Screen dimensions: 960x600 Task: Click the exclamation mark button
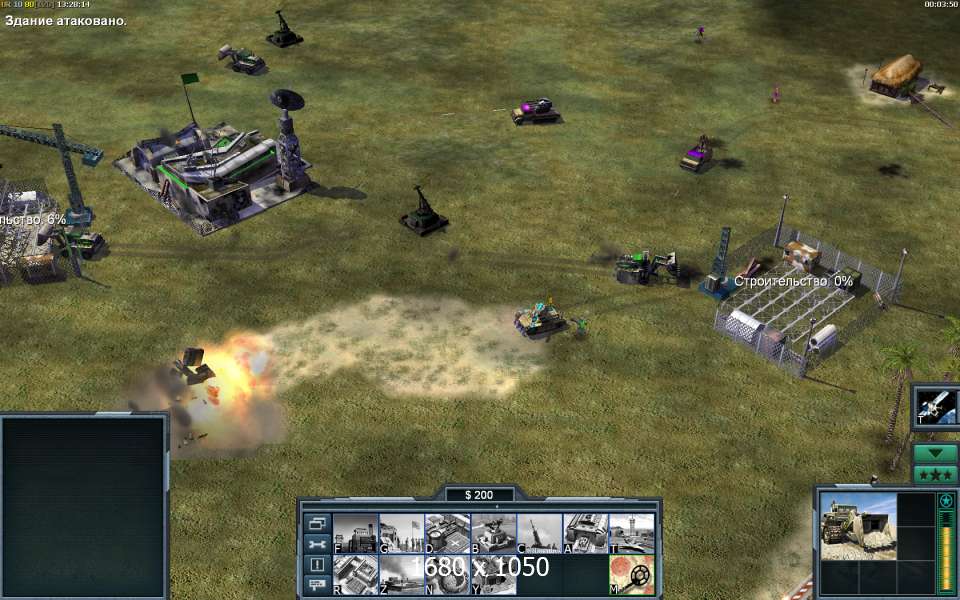(317, 564)
